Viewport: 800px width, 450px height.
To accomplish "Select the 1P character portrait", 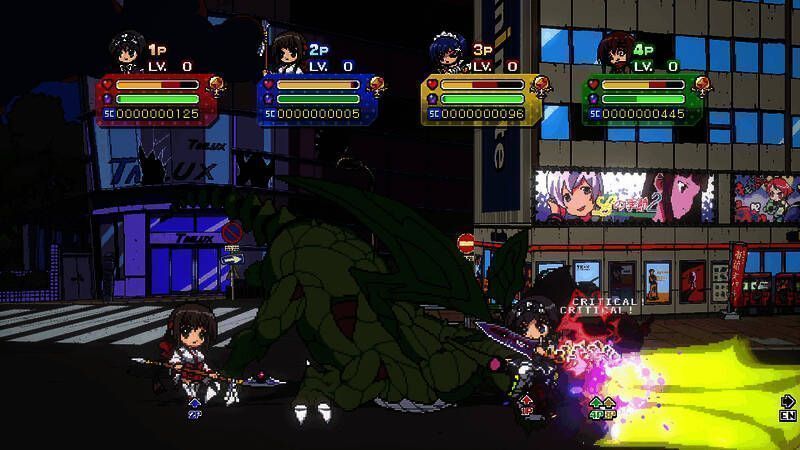I will (x=128, y=54).
